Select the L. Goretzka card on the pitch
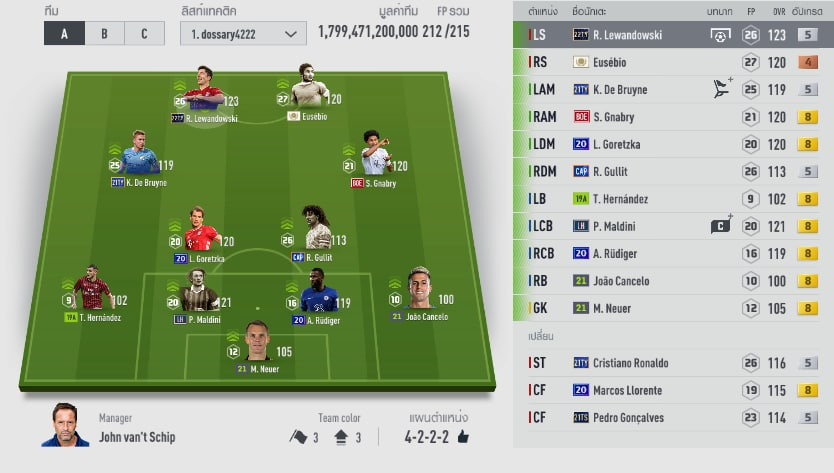This screenshot has width=834, height=473. click(x=200, y=231)
